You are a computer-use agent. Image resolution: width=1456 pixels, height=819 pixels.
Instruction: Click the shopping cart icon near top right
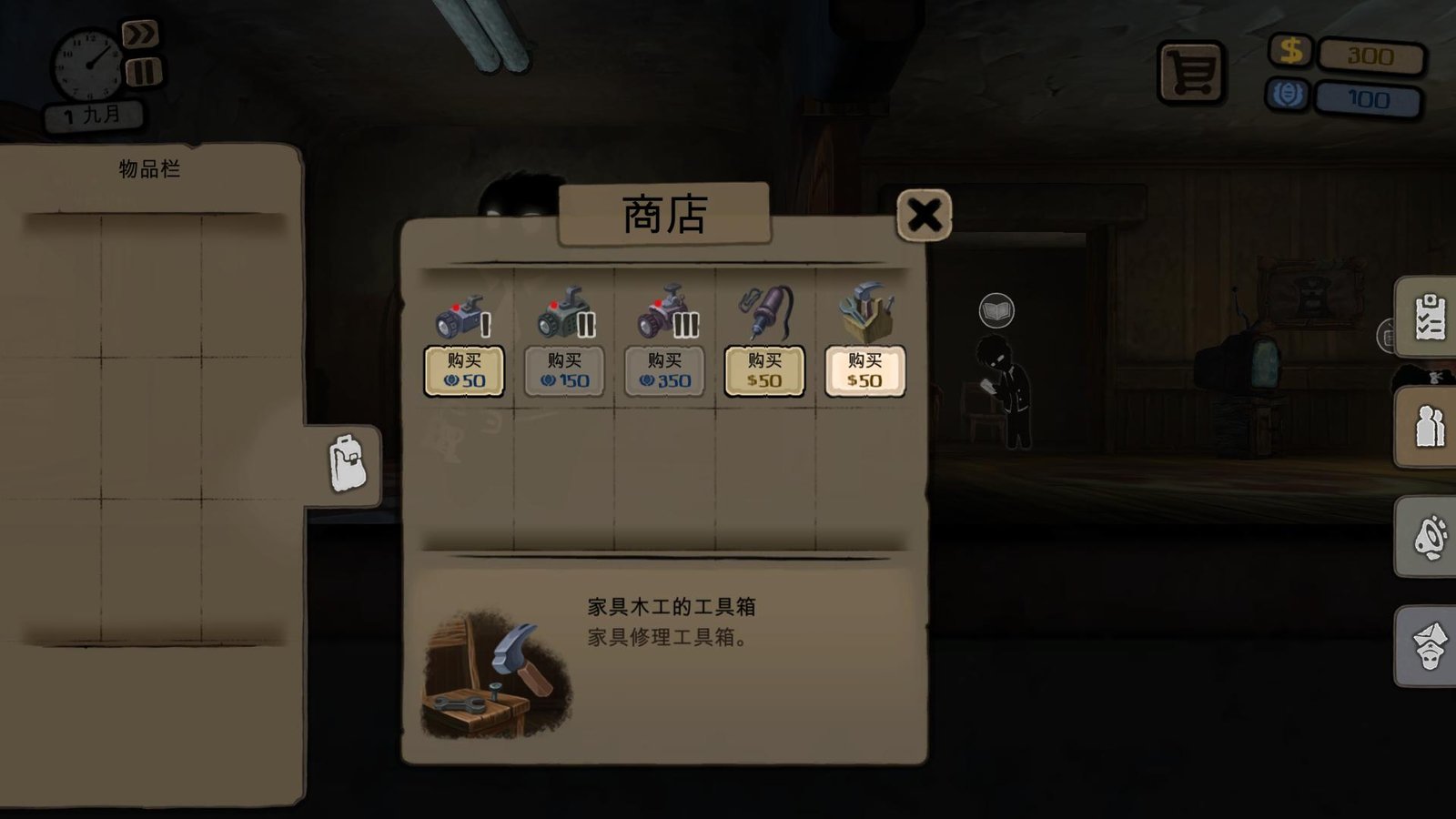pyautogui.click(x=1193, y=68)
